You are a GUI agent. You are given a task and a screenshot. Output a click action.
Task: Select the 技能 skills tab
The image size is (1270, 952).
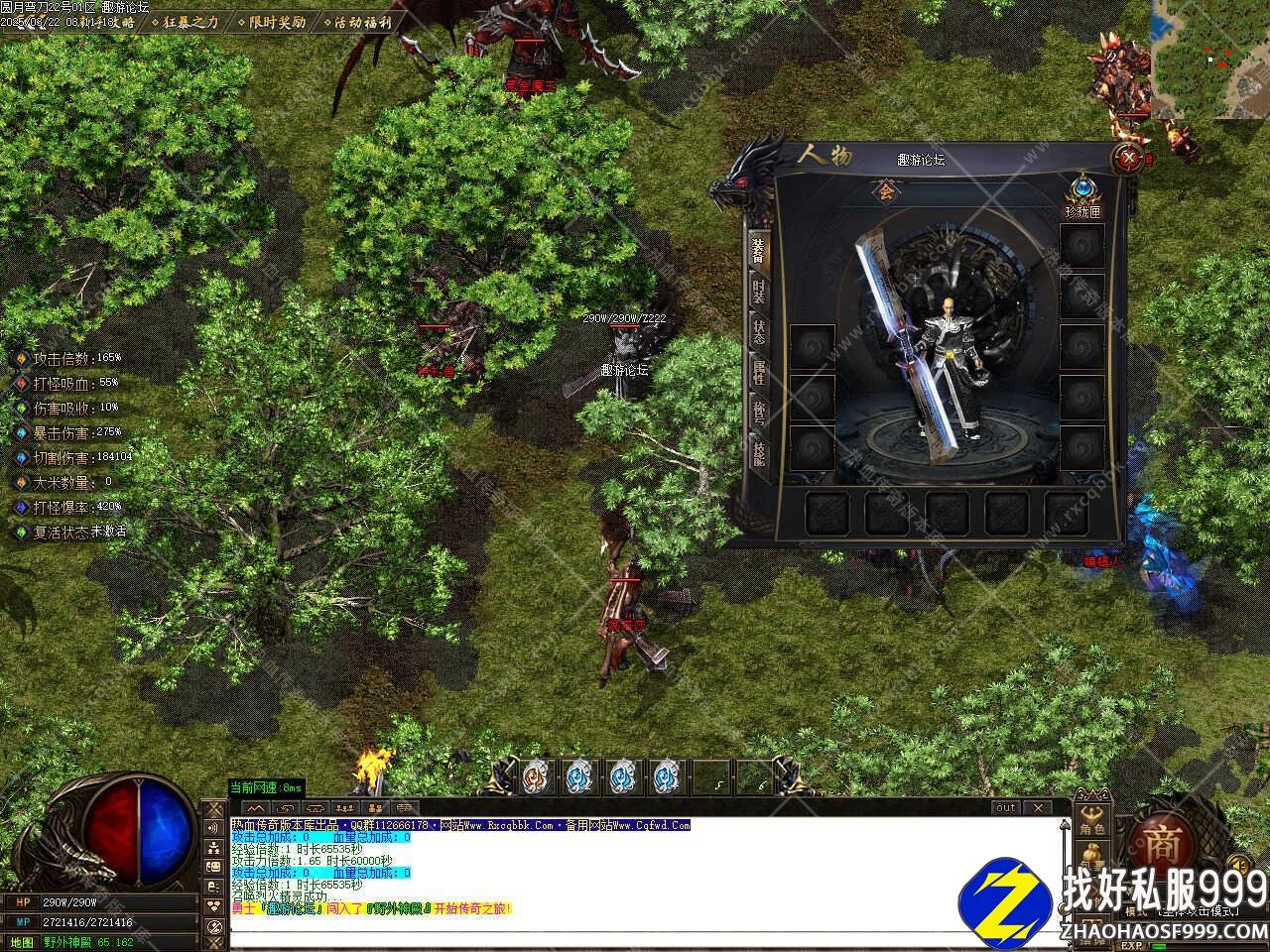coord(759,455)
